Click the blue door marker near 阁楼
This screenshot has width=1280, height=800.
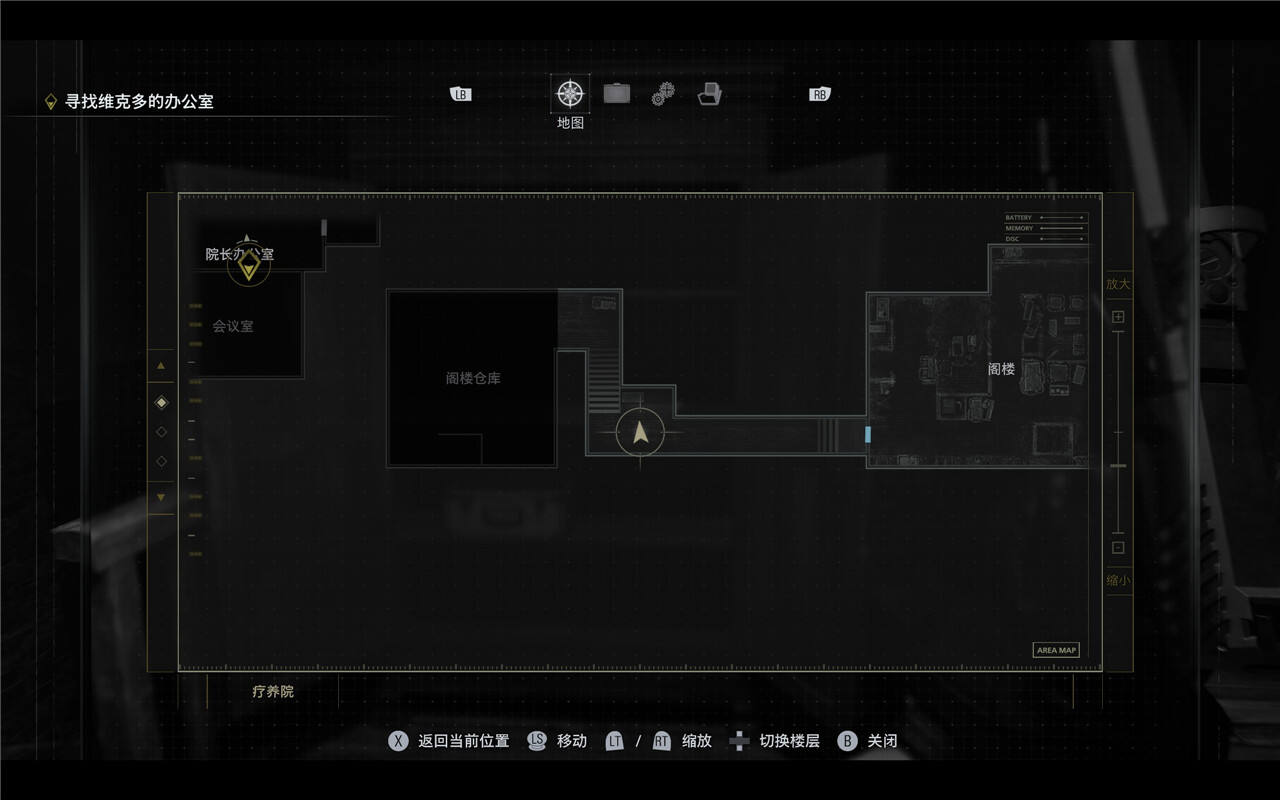(x=868, y=434)
